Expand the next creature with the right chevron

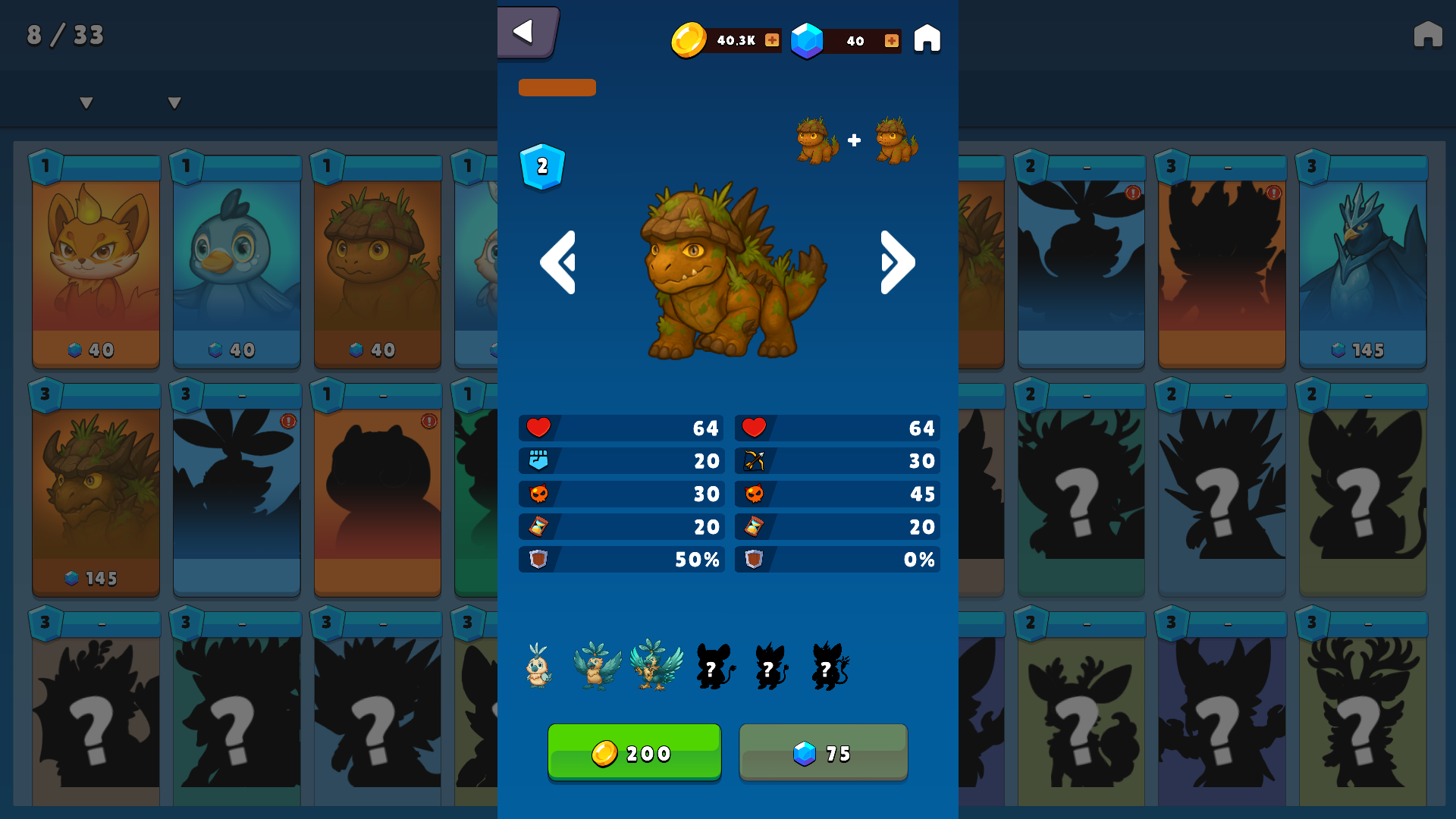click(896, 262)
